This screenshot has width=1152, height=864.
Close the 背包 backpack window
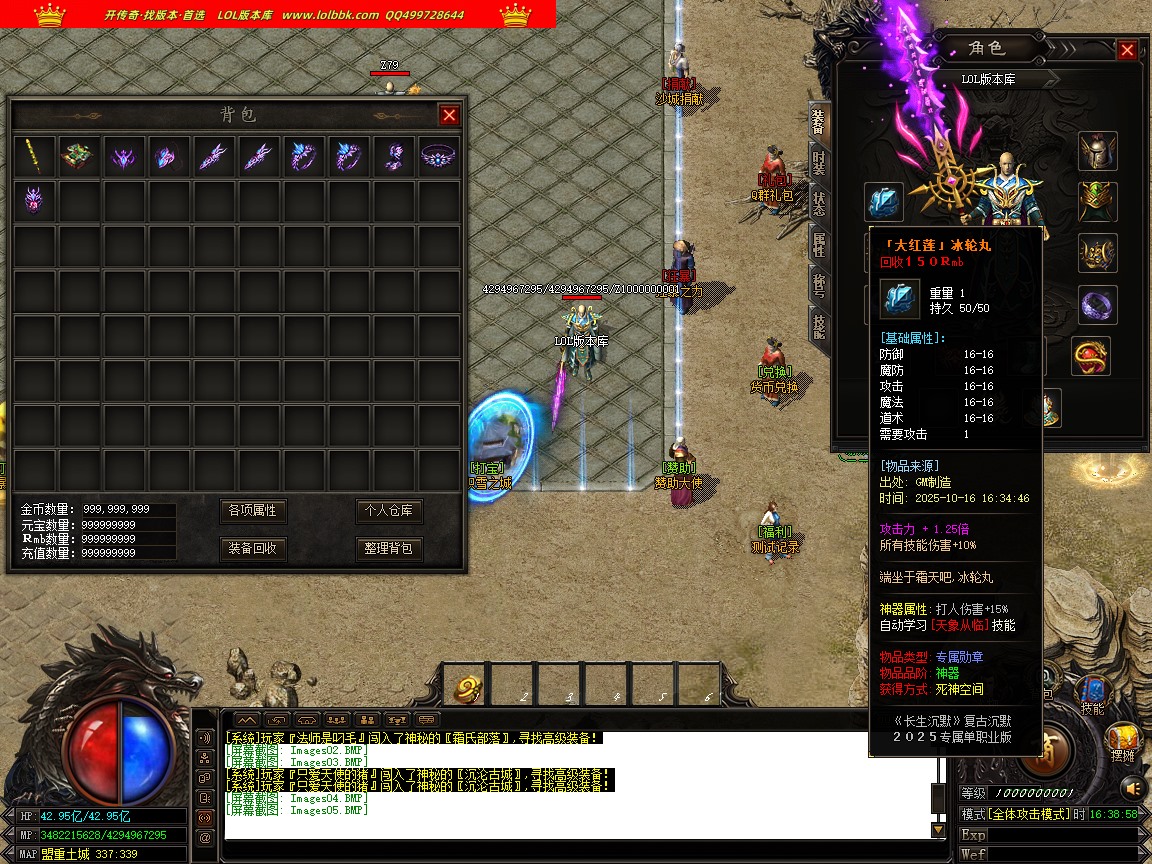[449, 115]
